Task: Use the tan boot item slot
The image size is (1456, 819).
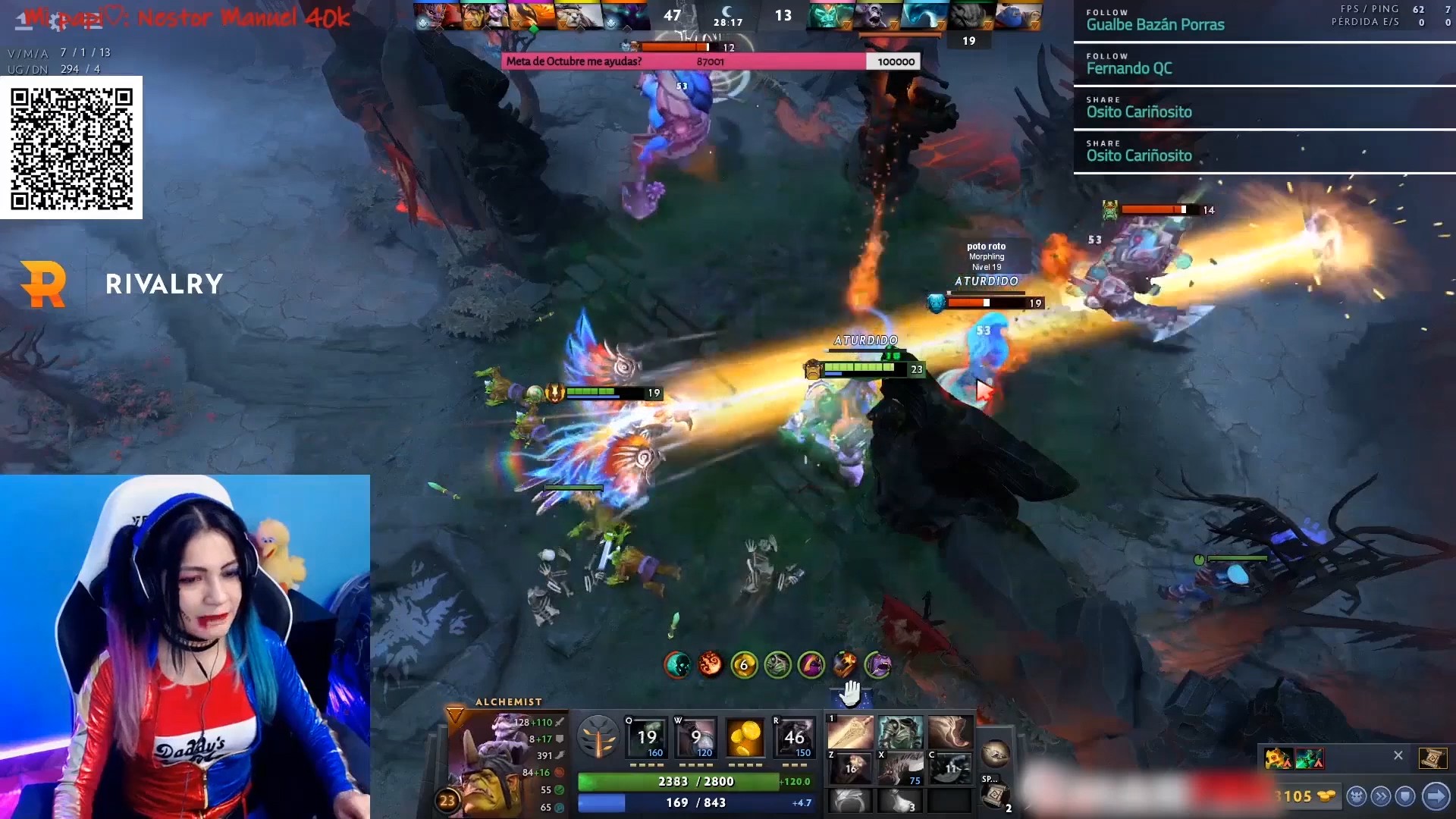Action: coord(949,732)
